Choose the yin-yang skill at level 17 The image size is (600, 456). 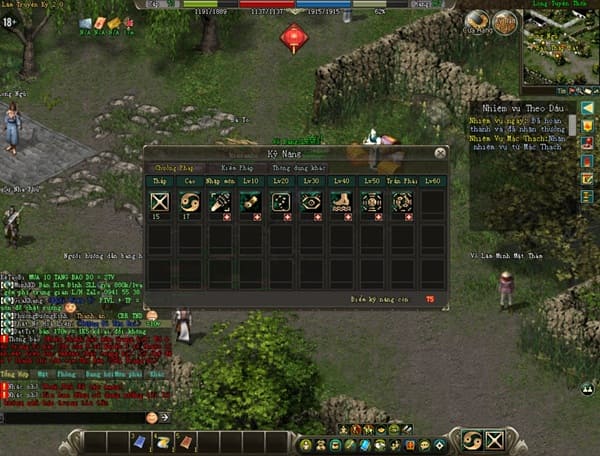[187, 201]
